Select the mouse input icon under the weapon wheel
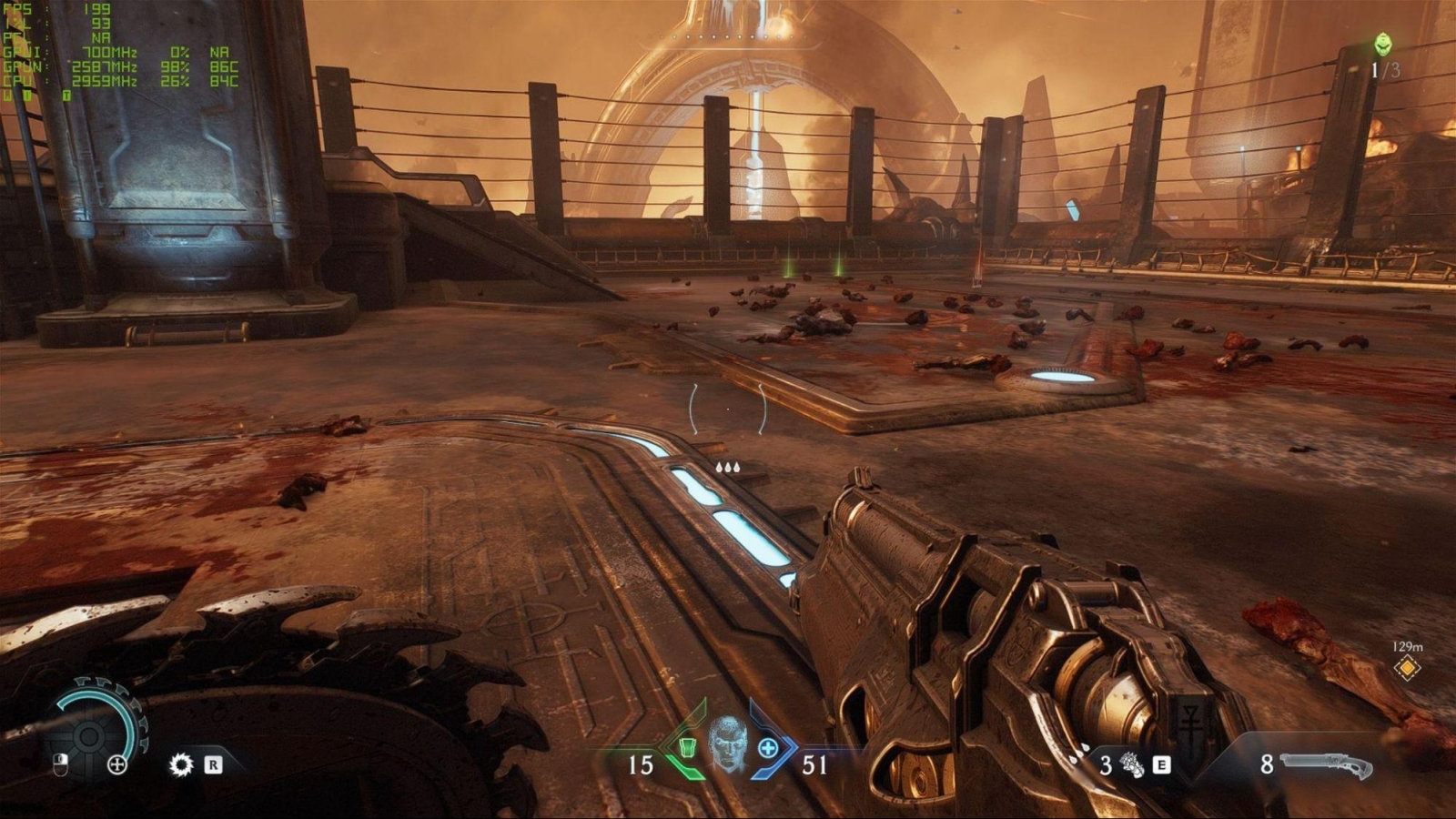This screenshot has width=1456, height=819. [59, 765]
